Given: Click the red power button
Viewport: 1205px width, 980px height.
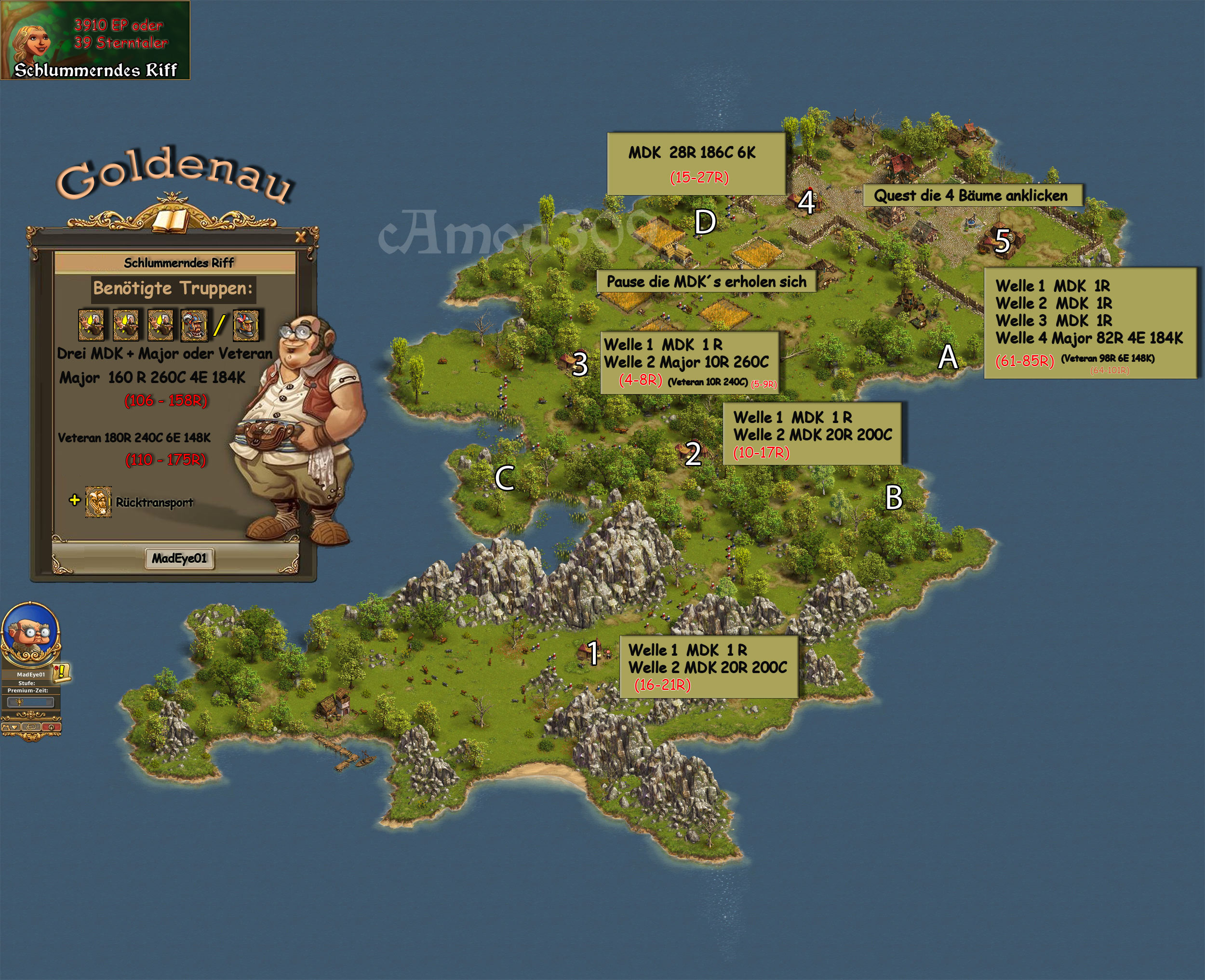Looking at the screenshot, I should (x=52, y=727).
